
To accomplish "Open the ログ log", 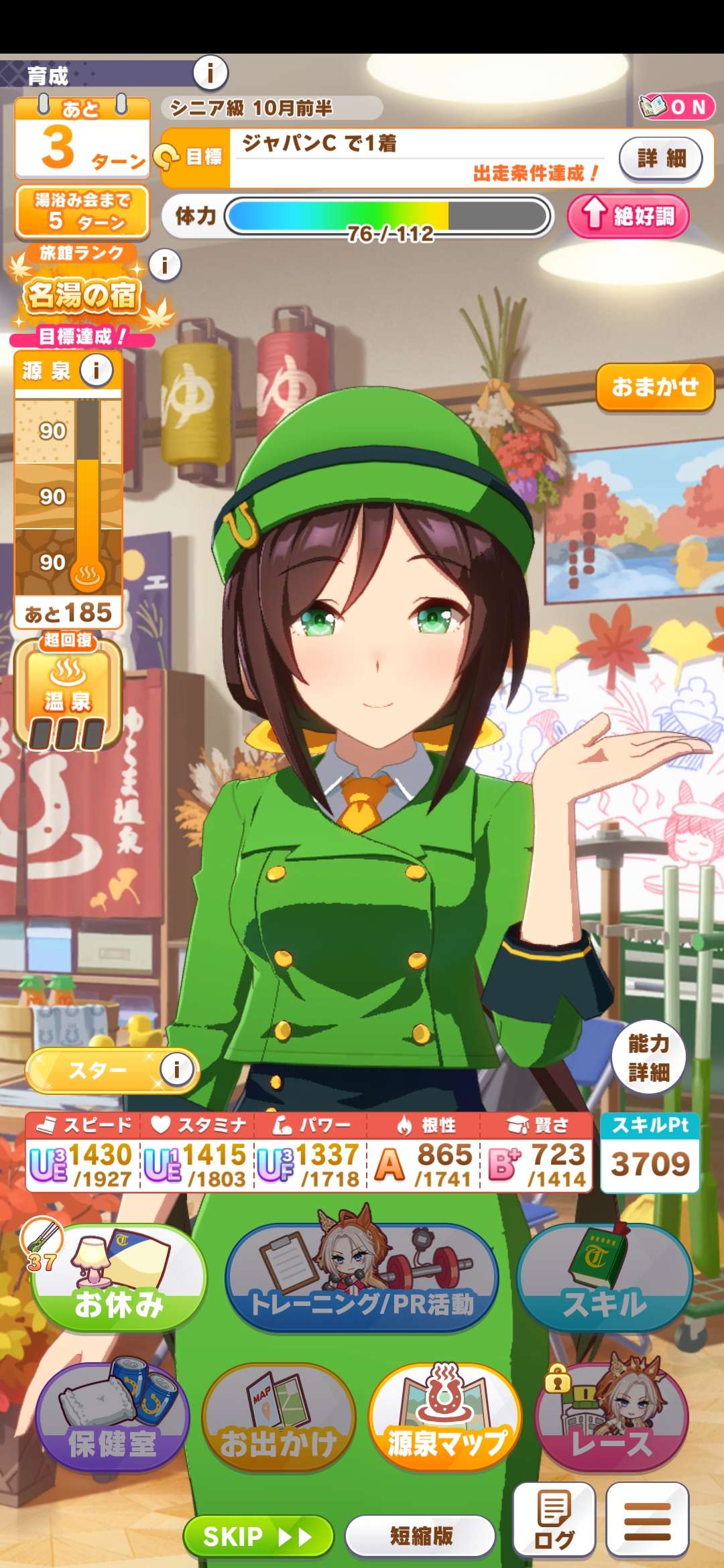I will [x=554, y=1520].
